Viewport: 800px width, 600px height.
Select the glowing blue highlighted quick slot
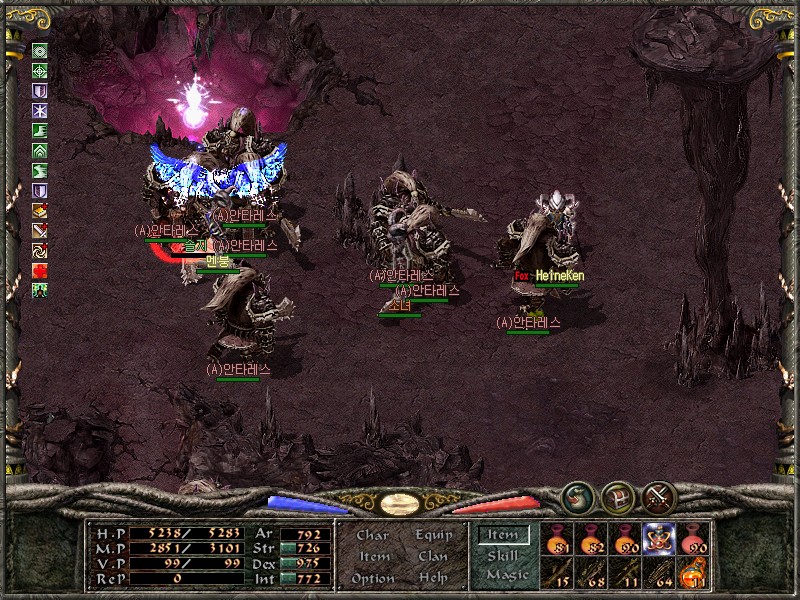coord(659,539)
